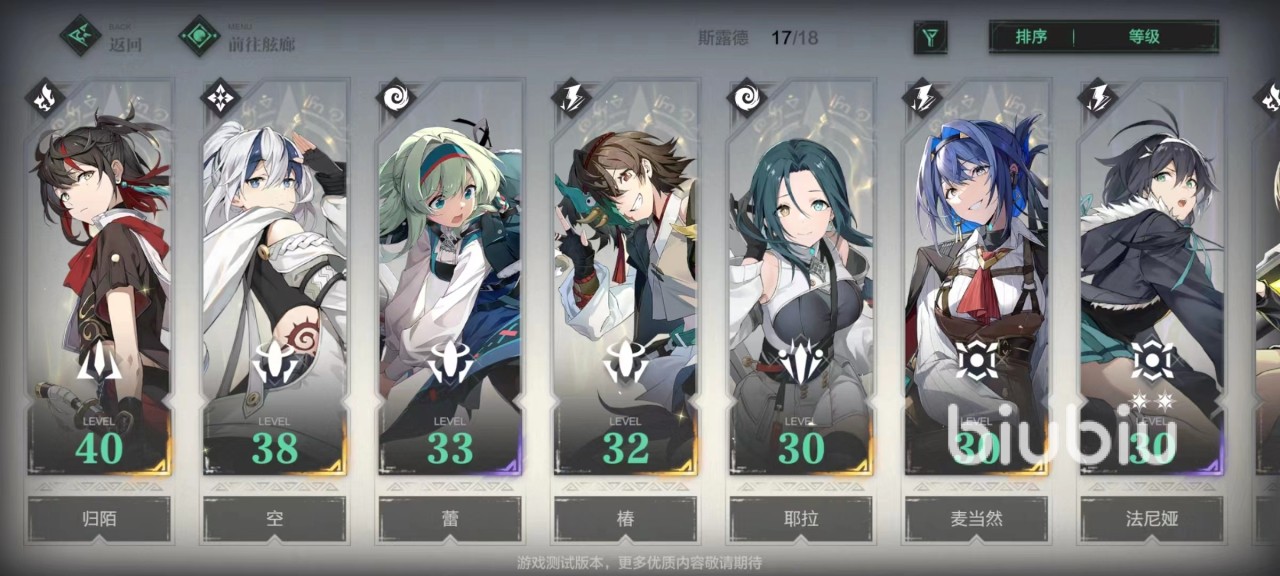Open the 排序 sort option
Image resolution: width=1280 pixels, height=576 pixels.
click(1031, 37)
